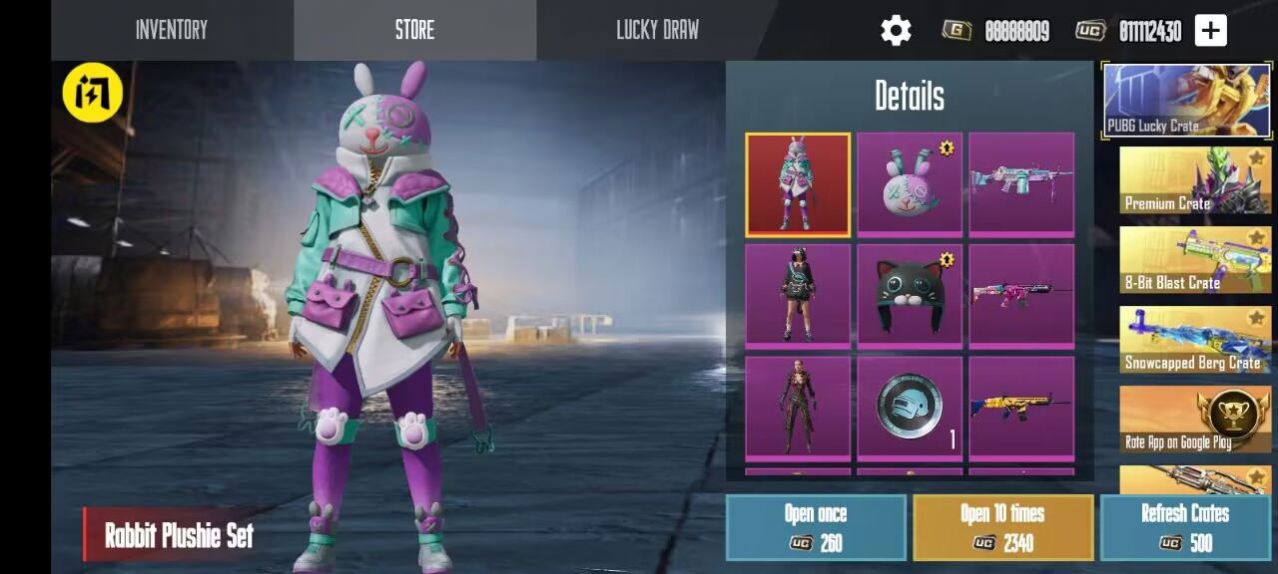Click the Open once button
The height and width of the screenshot is (574, 1278).
point(816,527)
